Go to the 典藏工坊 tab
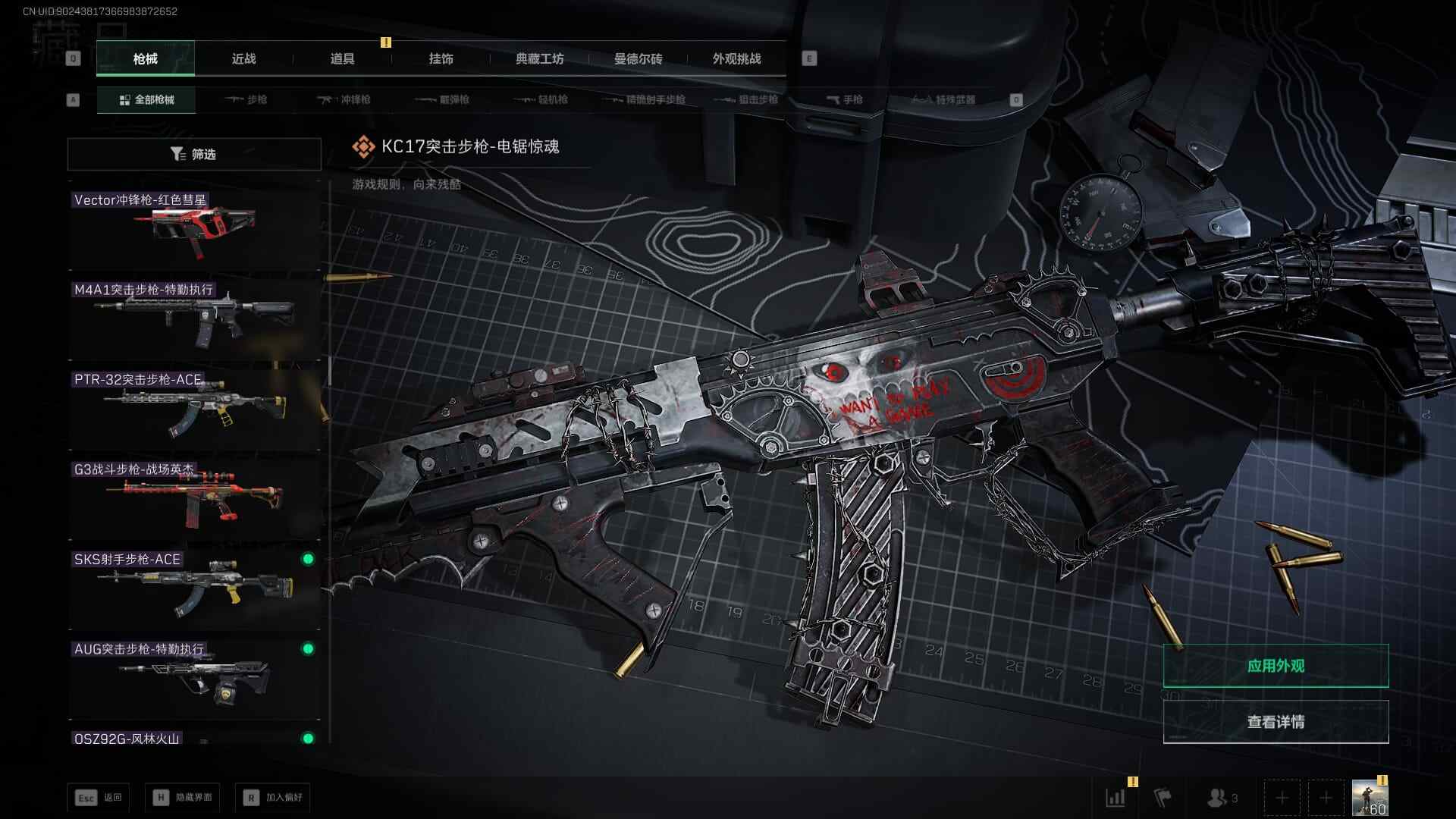Viewport: 1456px width, 819px height. pos(539,58)
